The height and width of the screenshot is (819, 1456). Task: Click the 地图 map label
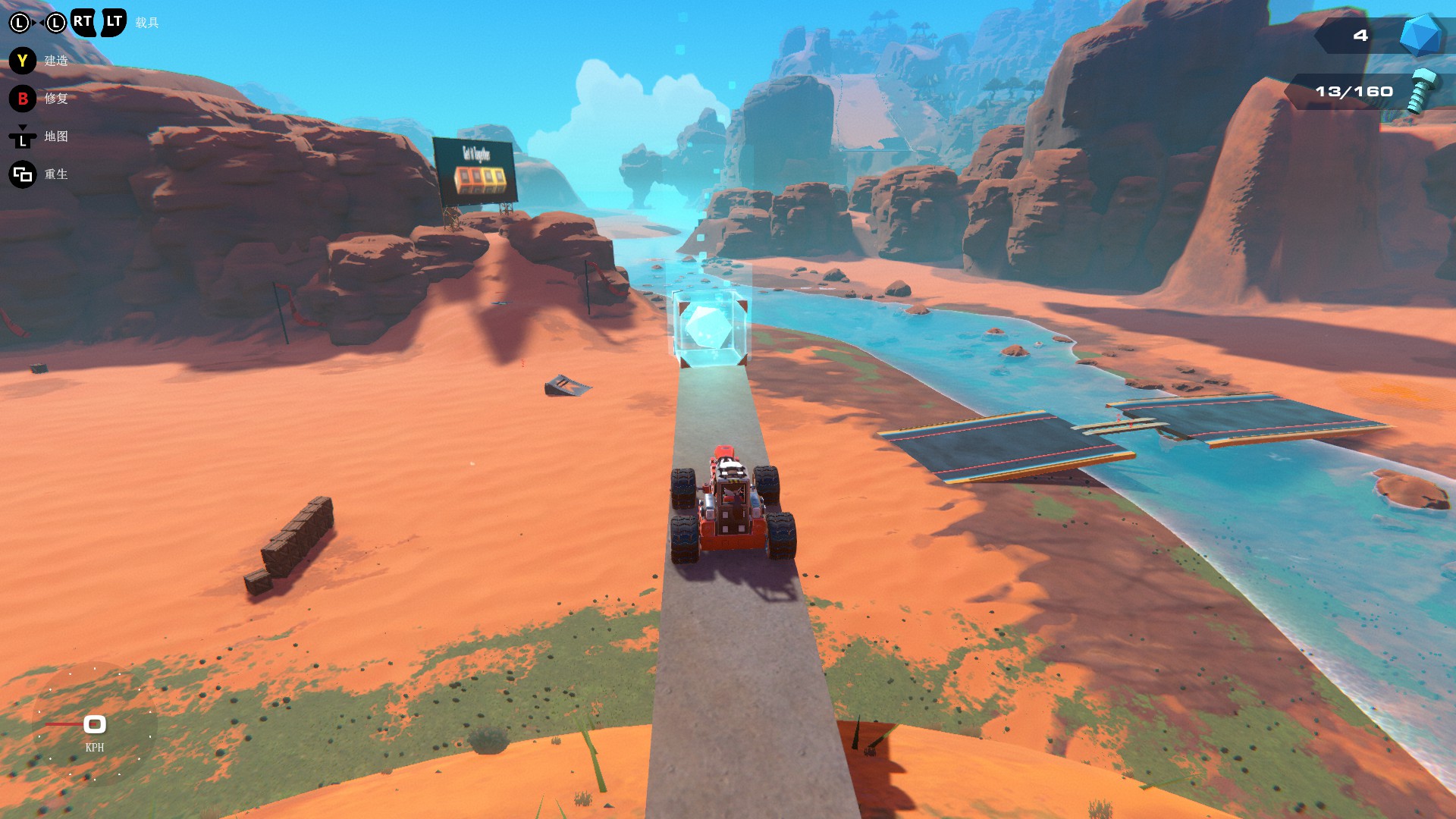pyautogui.click(x=57, y=138)
